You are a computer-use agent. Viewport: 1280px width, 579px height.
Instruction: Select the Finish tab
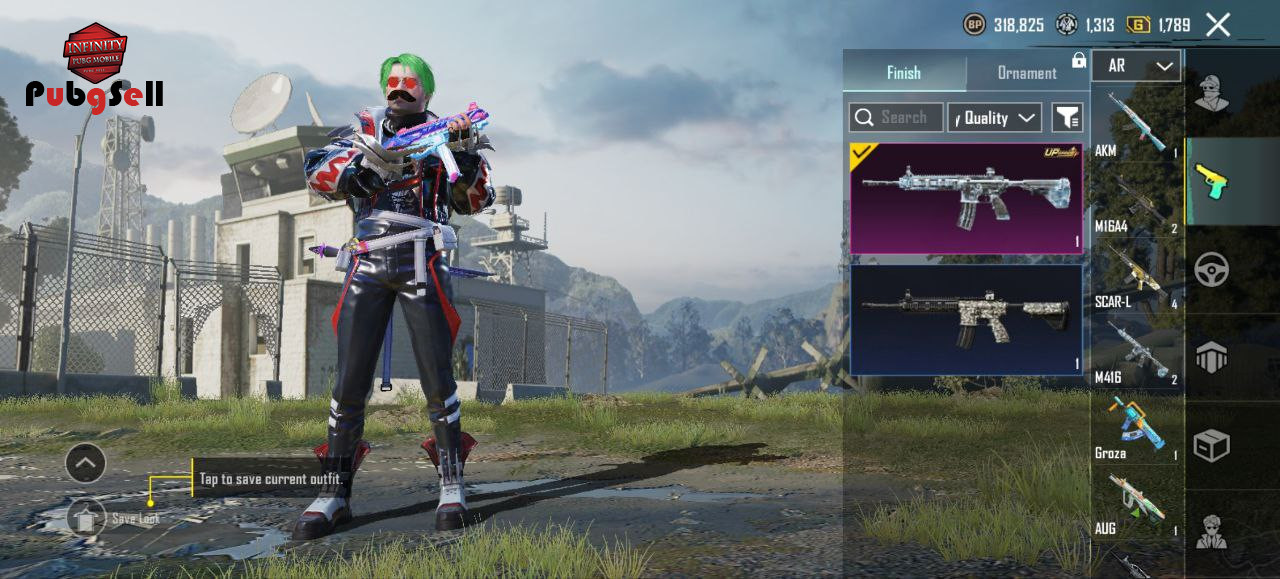(x=904, y=73)
